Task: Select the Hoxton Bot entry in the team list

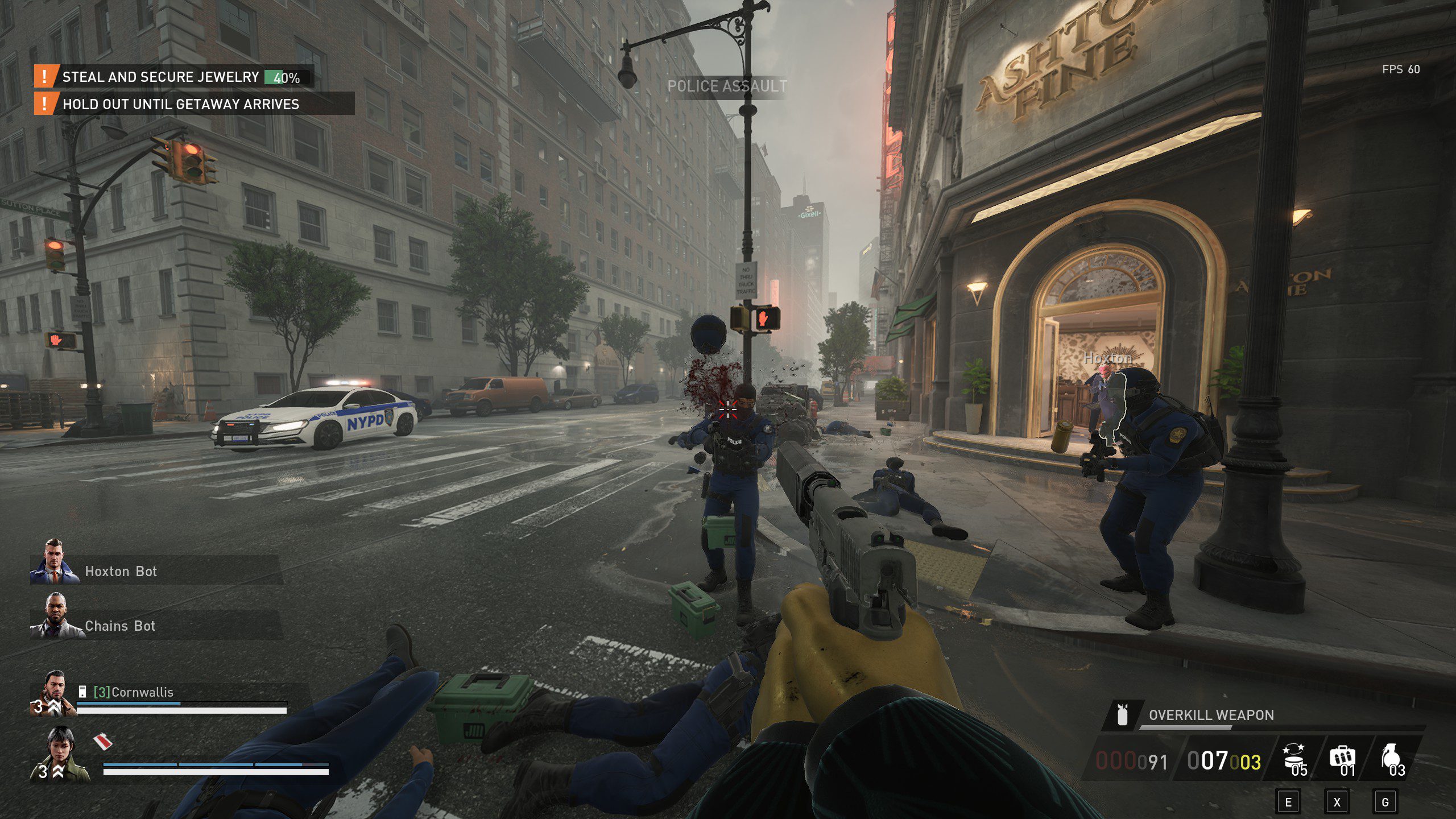Action: click(121, 571)
